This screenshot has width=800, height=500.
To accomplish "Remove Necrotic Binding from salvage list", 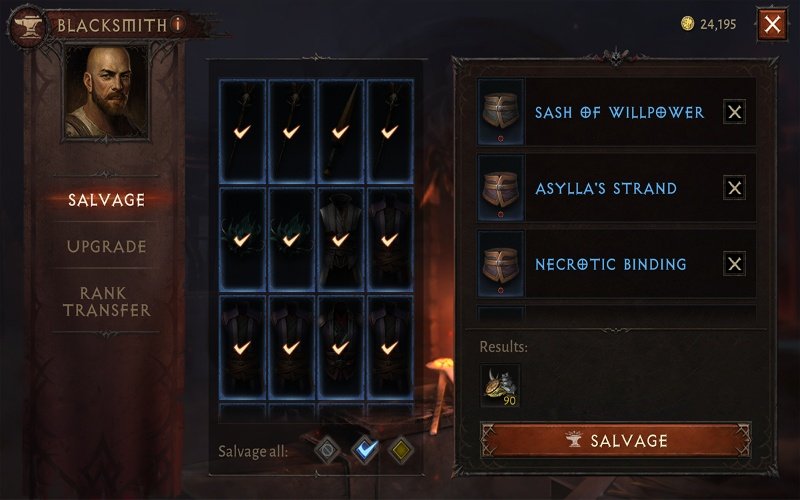I will (734, 264).
